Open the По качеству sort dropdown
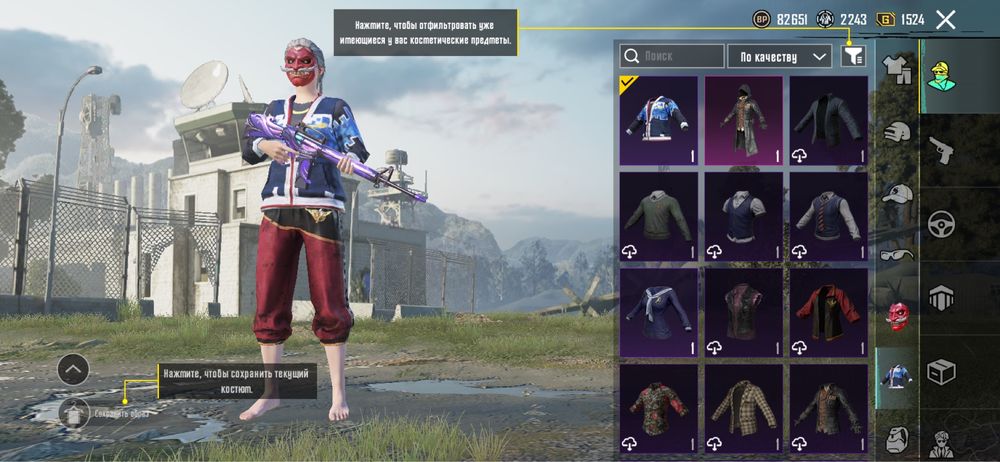1000x462 pixels. [780, 56]
